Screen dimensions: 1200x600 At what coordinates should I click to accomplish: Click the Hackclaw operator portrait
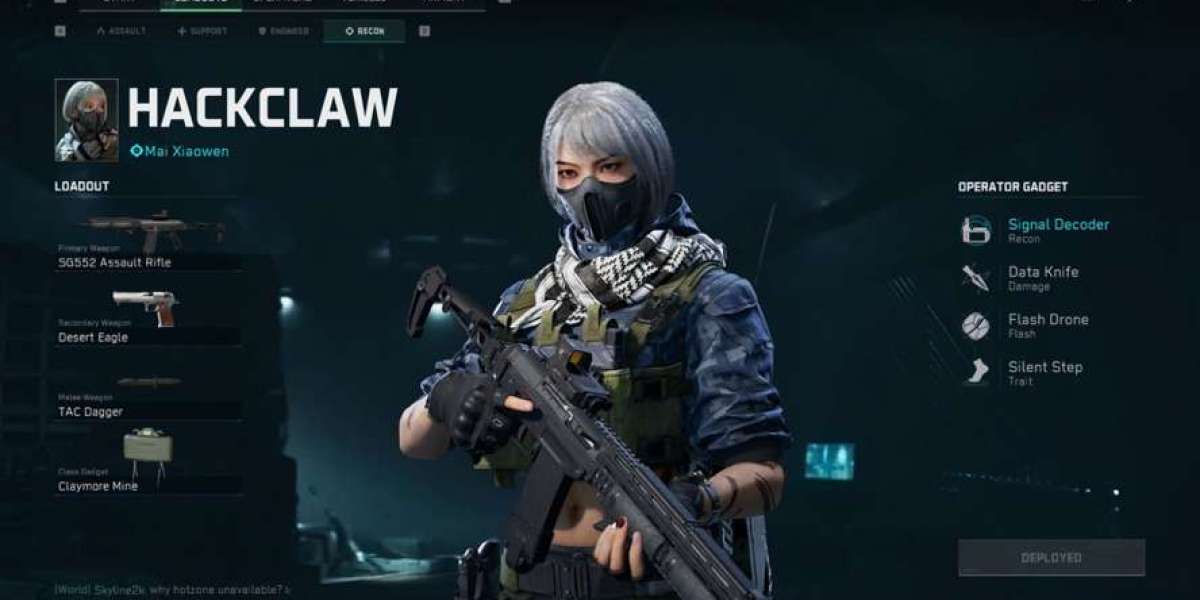(86, 120)
